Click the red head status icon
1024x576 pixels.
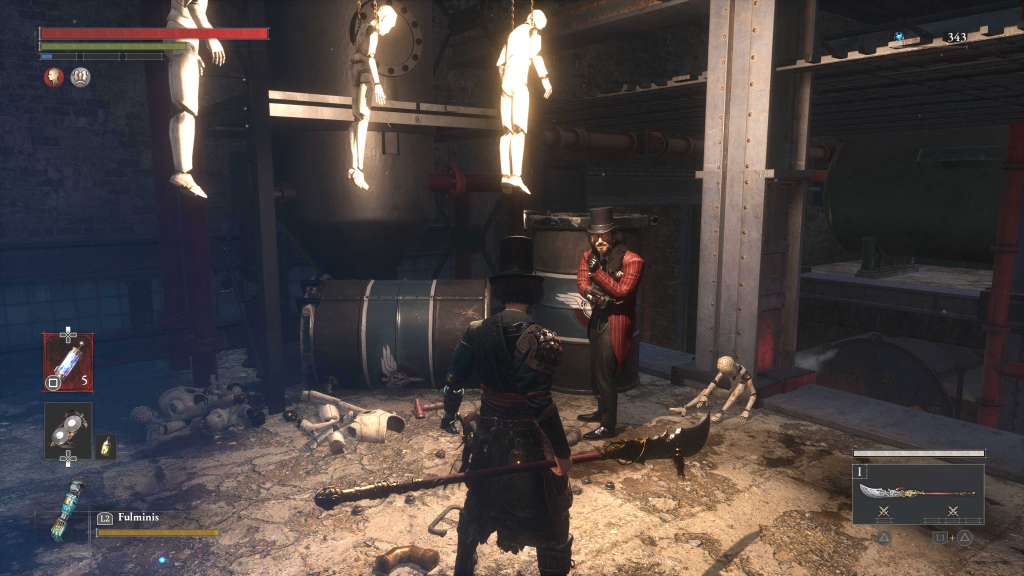tap(54, 77)
